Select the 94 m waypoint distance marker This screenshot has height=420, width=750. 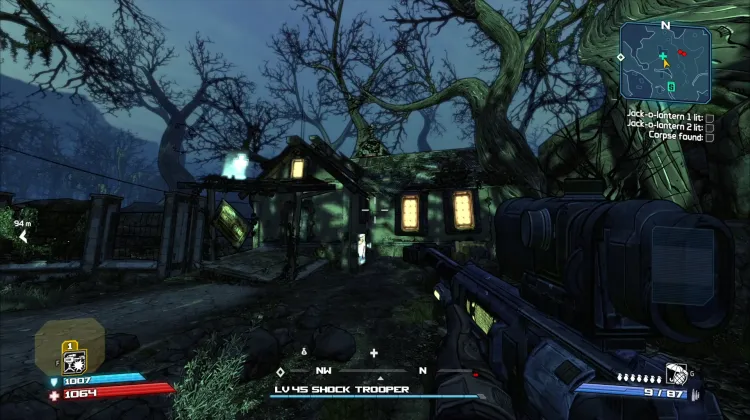tap(22, 232)
